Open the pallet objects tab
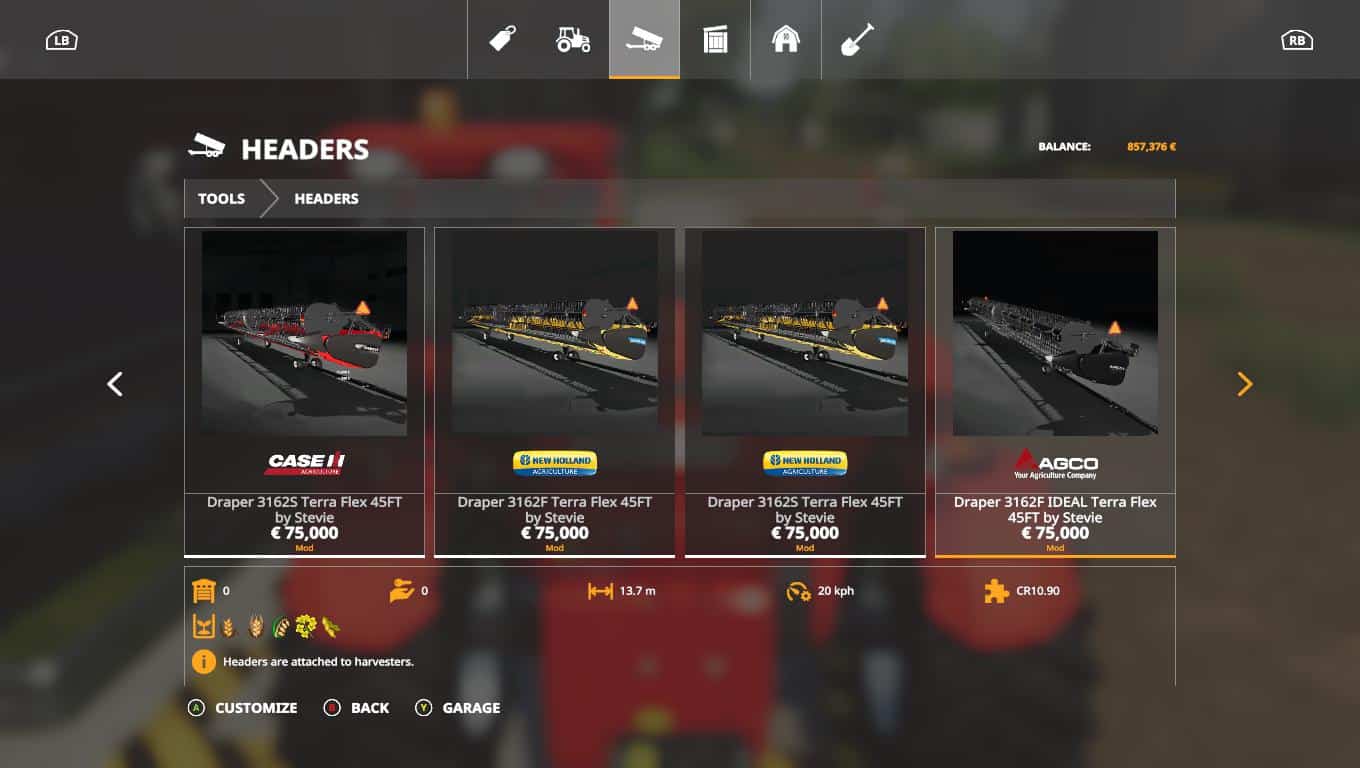The height and width of the screenshot is (768, 1360). pos(715,40)
